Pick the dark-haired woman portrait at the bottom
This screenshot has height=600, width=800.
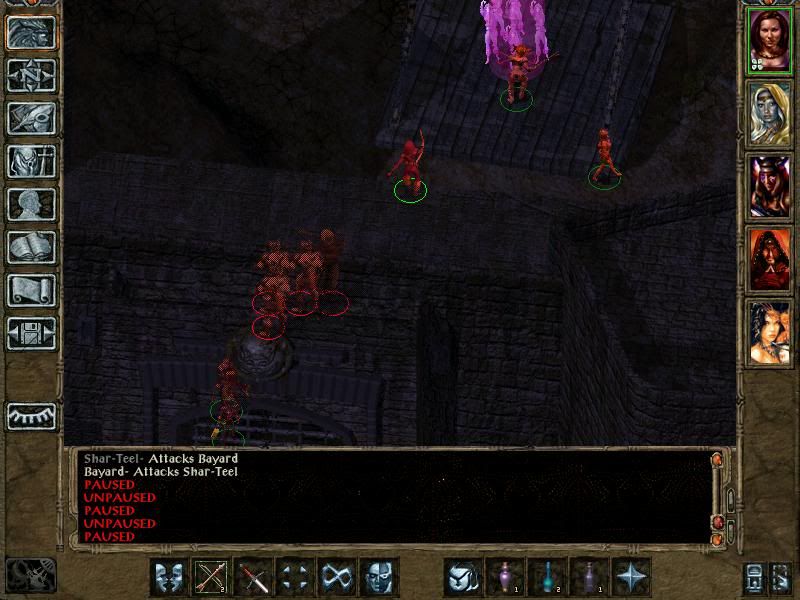coord(769,331)
